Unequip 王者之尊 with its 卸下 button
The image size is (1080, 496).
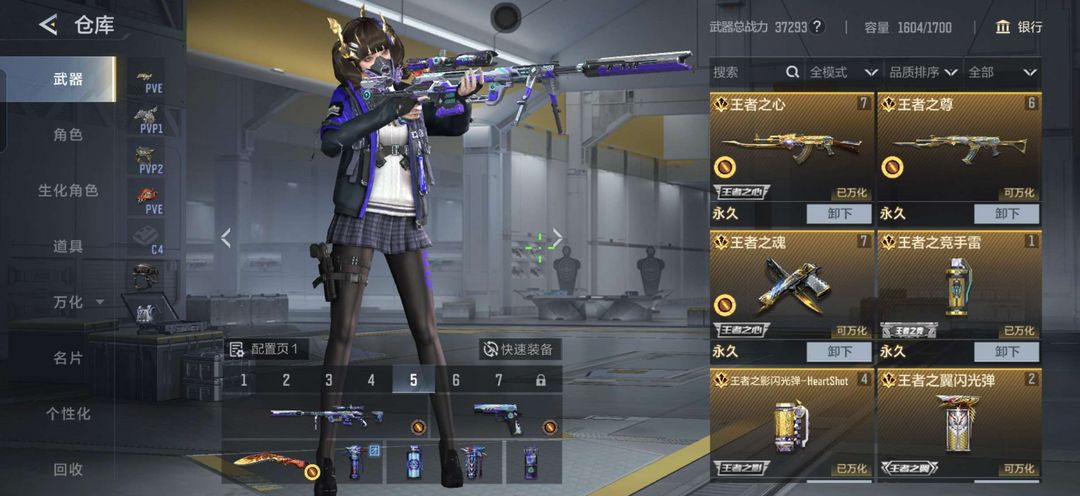(x=1007, y=213)
